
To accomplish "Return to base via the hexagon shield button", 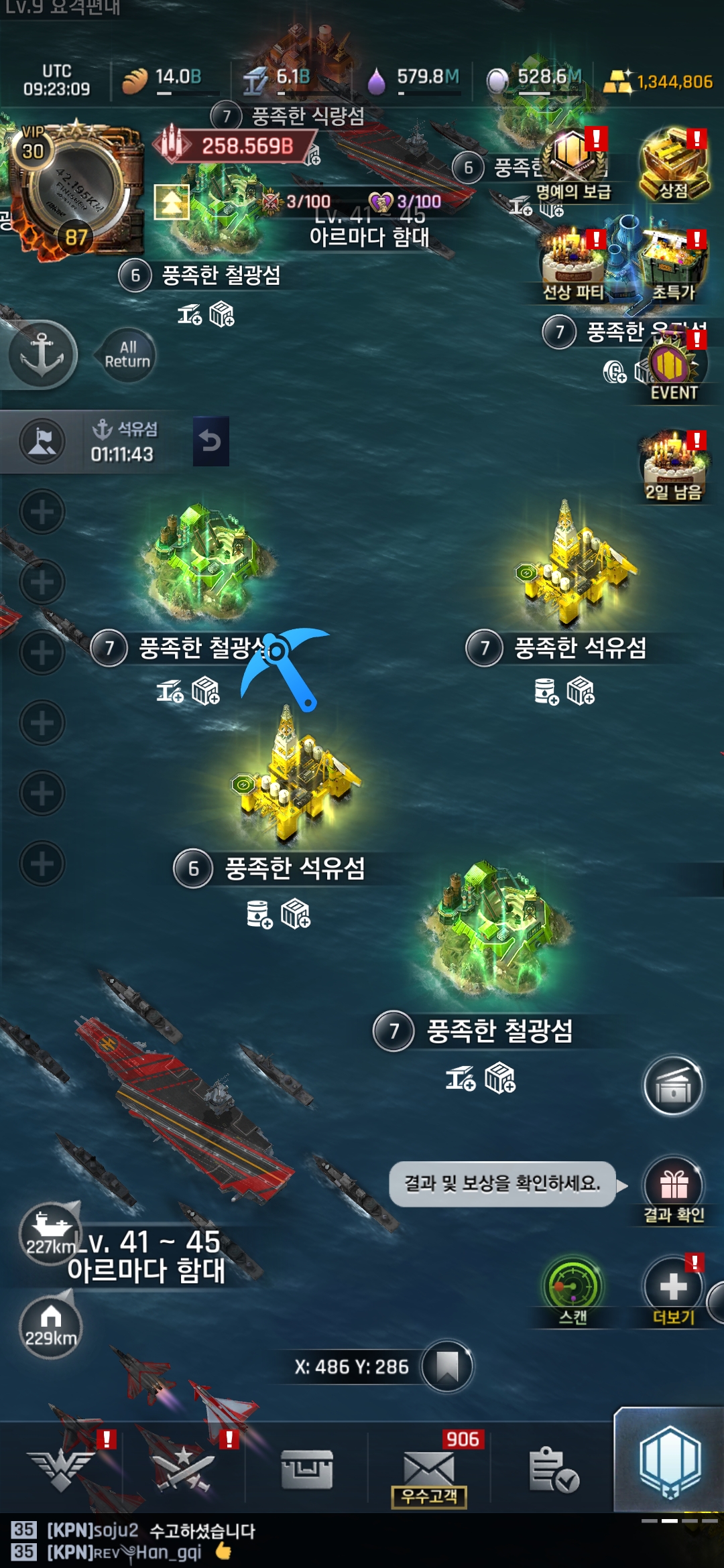I will (x=670, y=1462).
